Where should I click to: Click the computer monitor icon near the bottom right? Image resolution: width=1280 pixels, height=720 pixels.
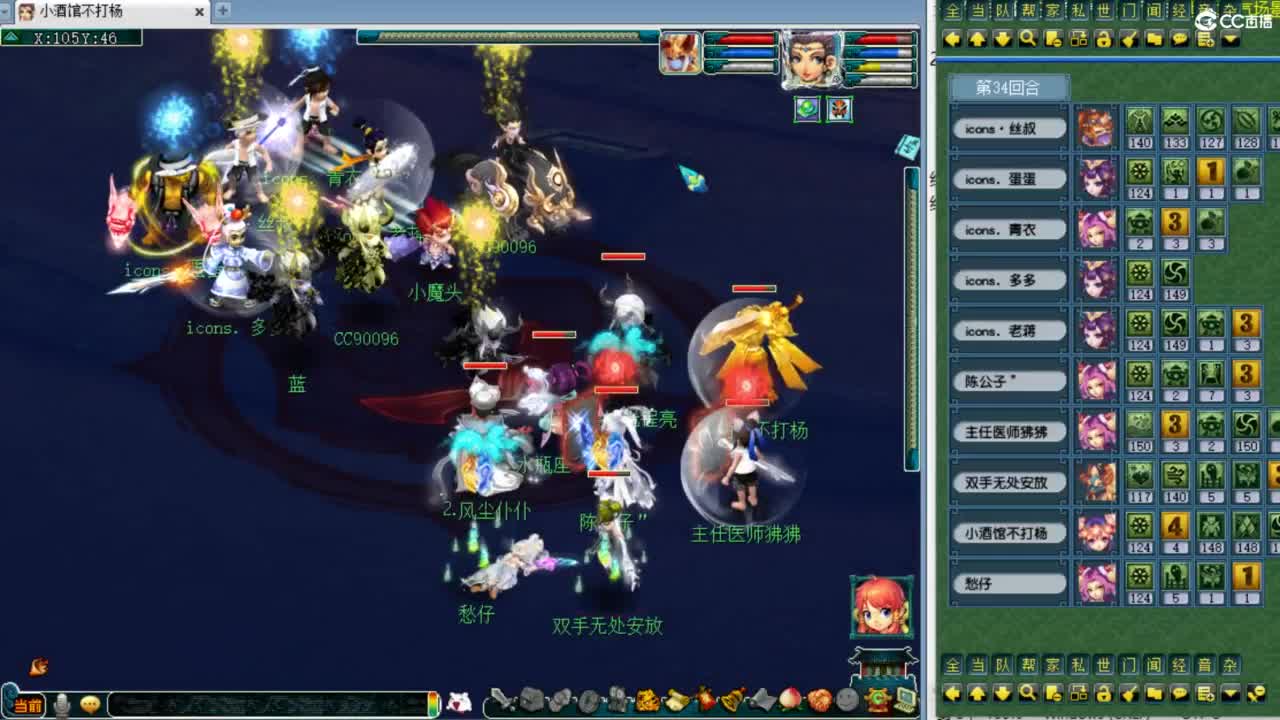(906, 699)
